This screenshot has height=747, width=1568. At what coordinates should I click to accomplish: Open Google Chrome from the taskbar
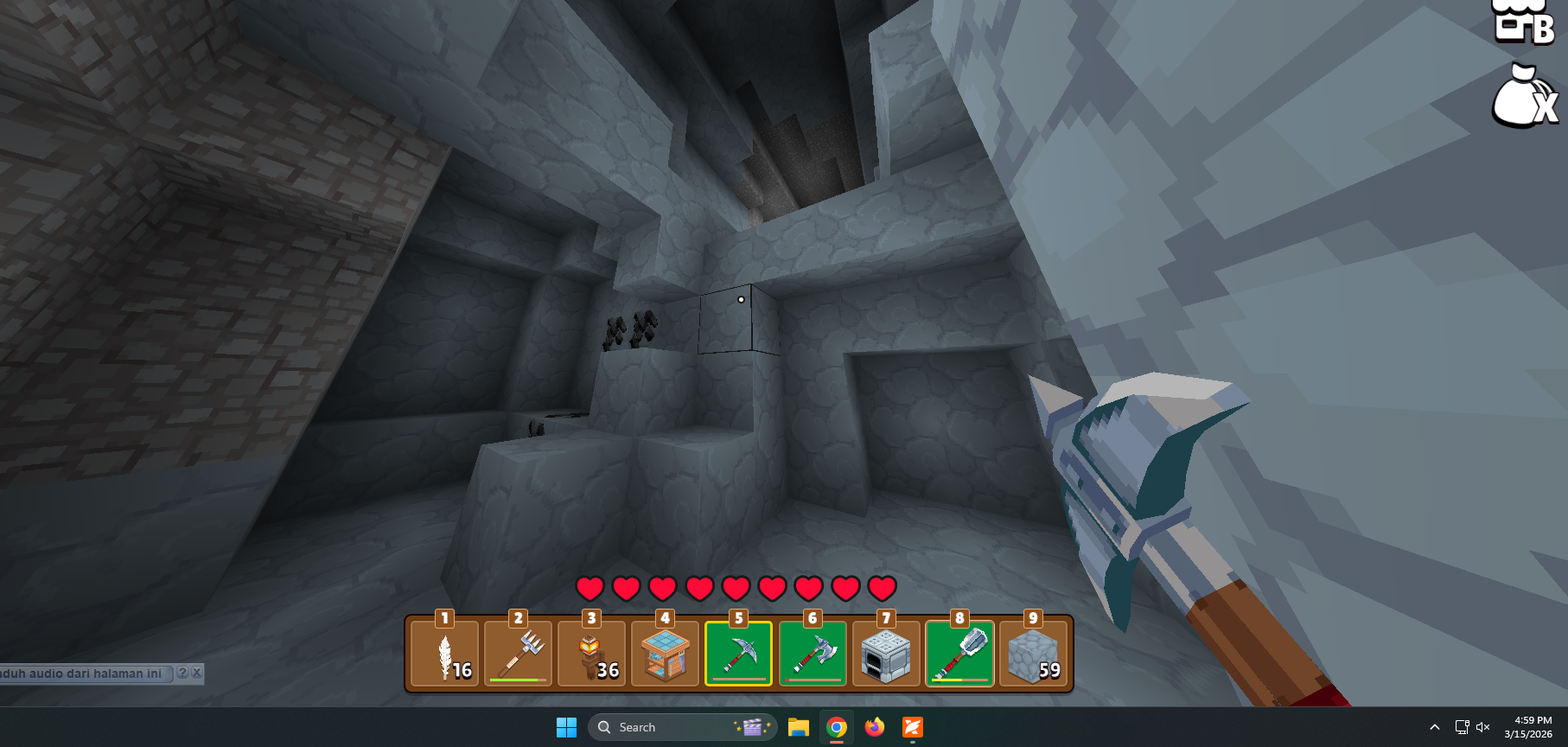836,727
